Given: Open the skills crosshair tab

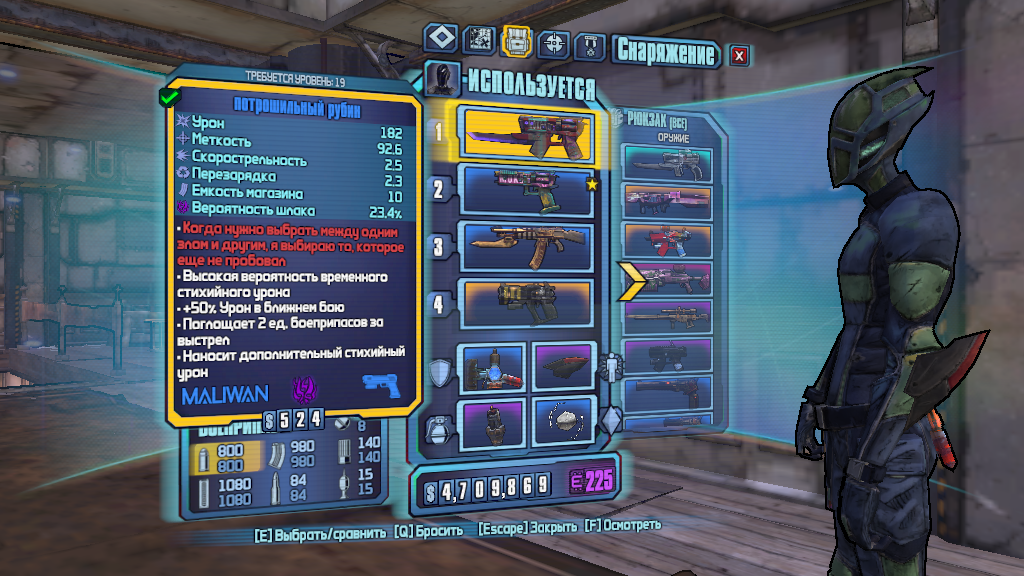Looking at the screenshot, I should 553,43.
